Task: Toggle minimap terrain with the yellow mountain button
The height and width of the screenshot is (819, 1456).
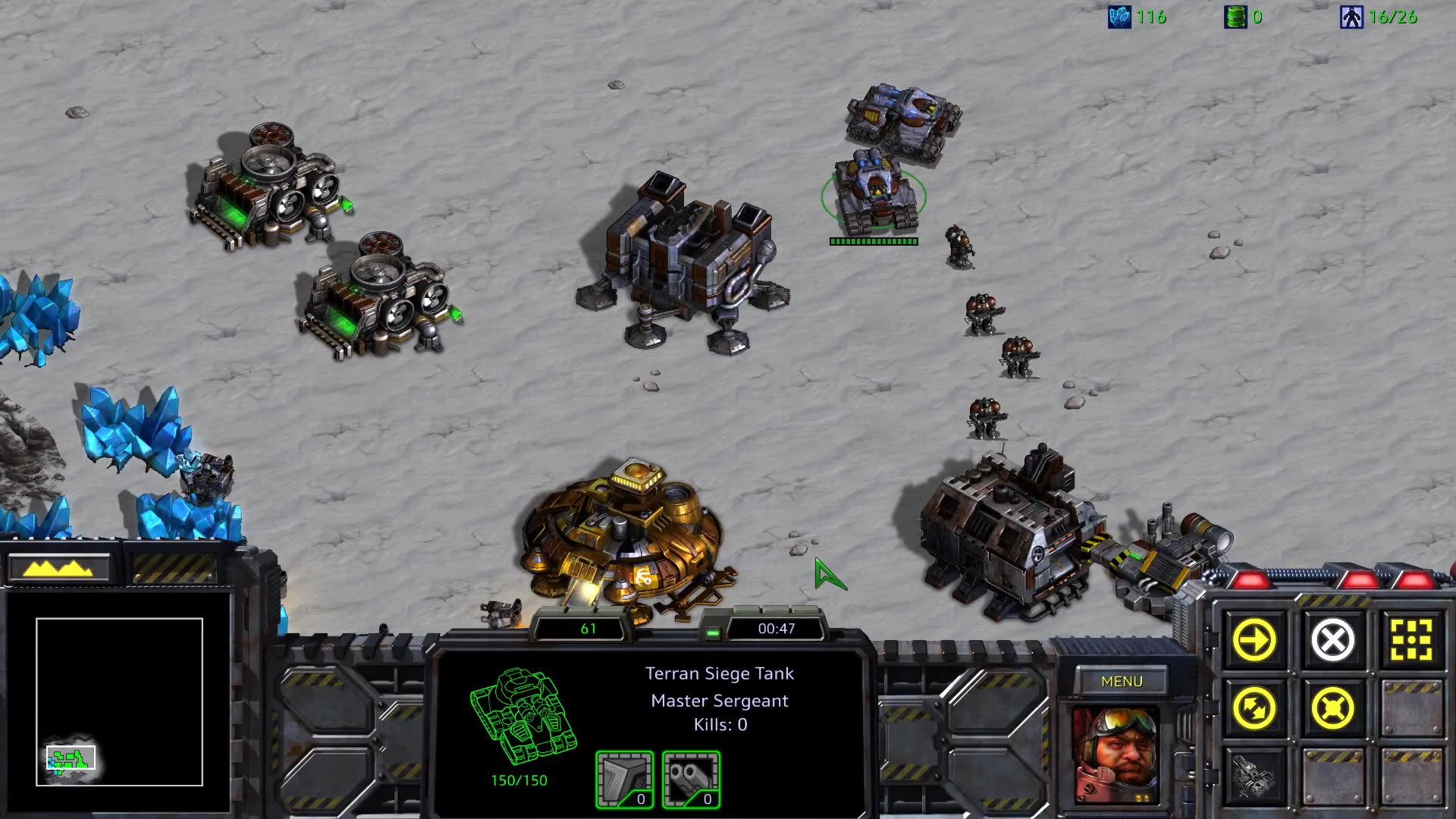Action: pos(58,568)
